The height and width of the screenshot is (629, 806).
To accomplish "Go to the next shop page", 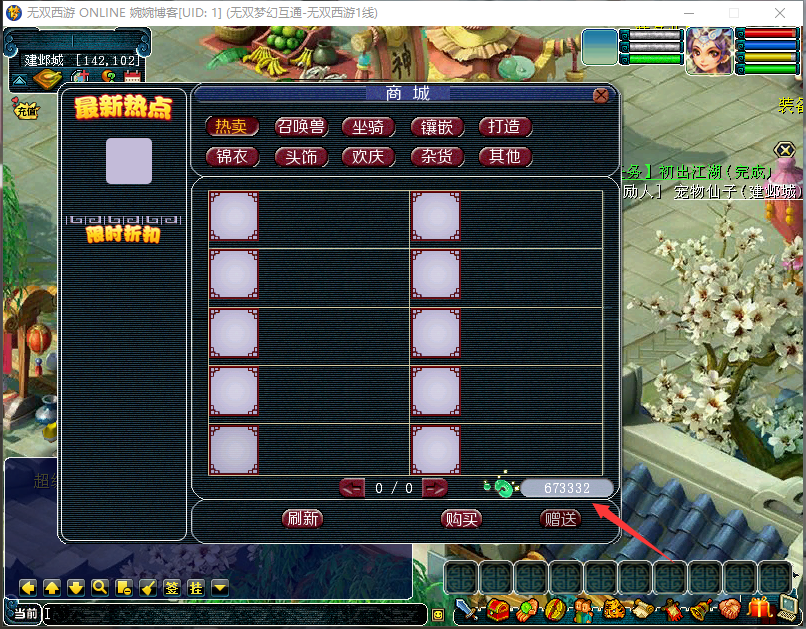I will (x=435, y=488).
